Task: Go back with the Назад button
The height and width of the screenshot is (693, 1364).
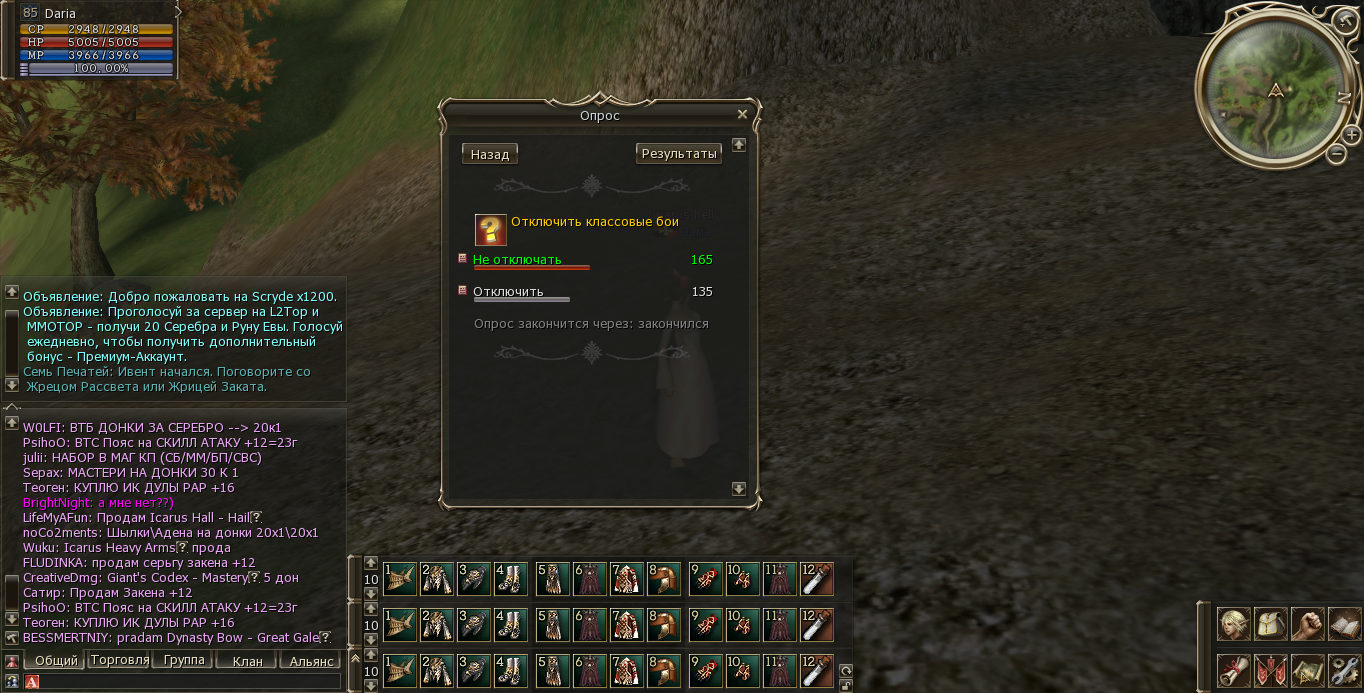Action: click(490, 154)
